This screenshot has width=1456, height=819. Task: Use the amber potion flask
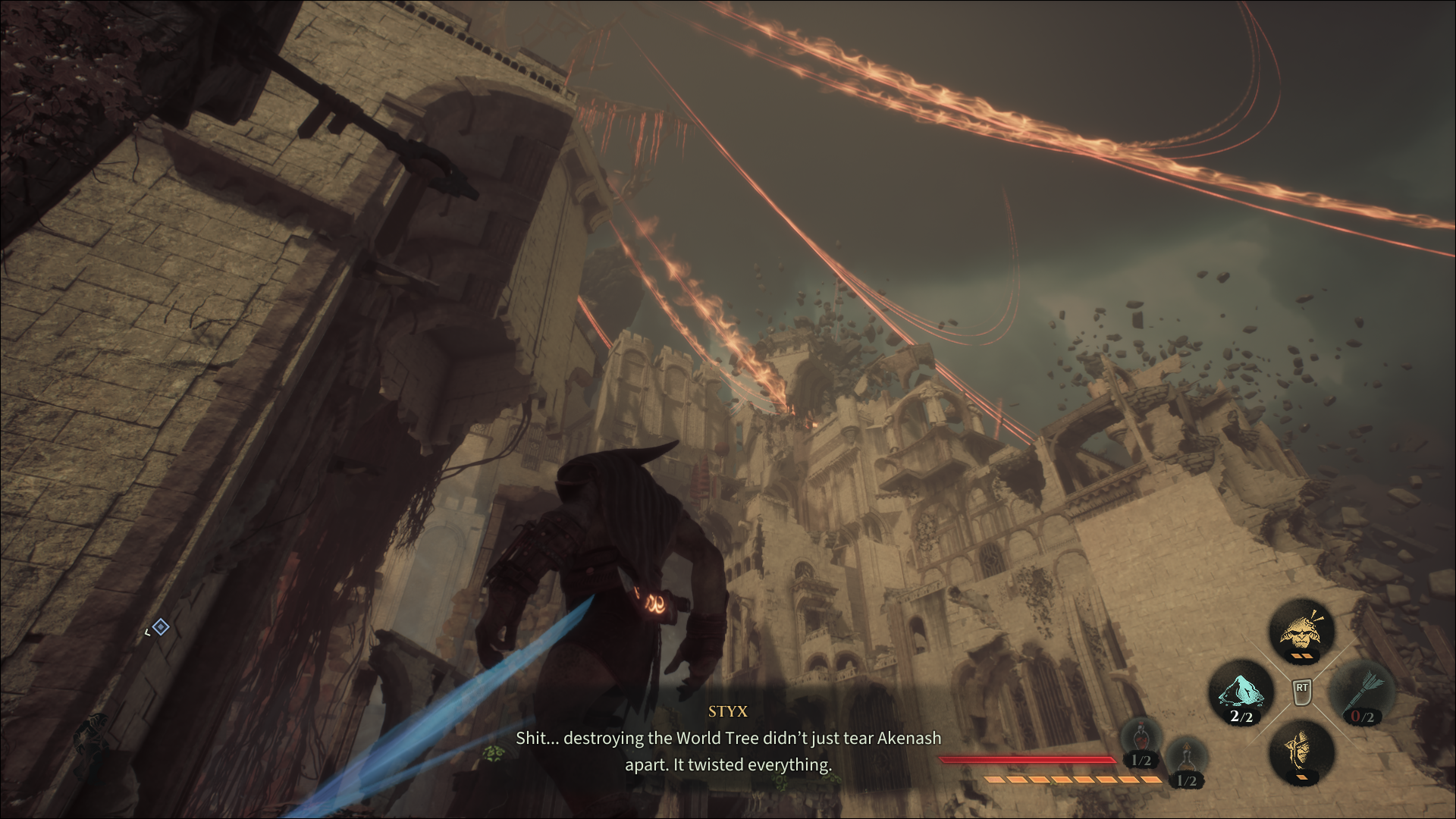pyautogui.click(x=1186, y=760)
